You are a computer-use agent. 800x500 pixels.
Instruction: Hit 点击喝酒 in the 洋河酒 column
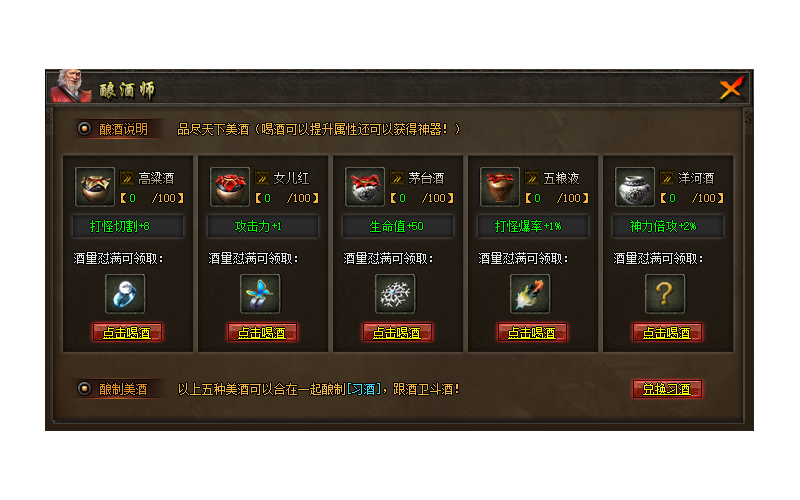pyautogui.click(x=667, y=332)
